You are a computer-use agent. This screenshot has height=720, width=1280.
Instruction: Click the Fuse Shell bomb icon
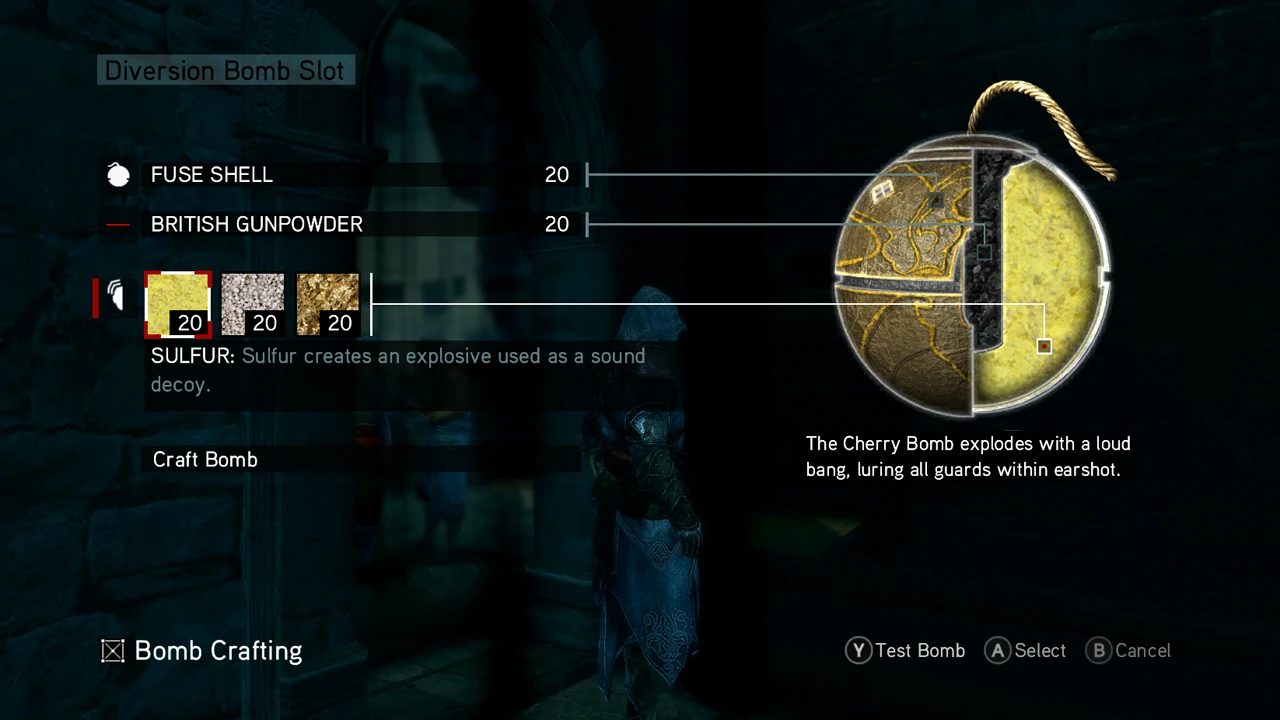(x=118, y=174)
